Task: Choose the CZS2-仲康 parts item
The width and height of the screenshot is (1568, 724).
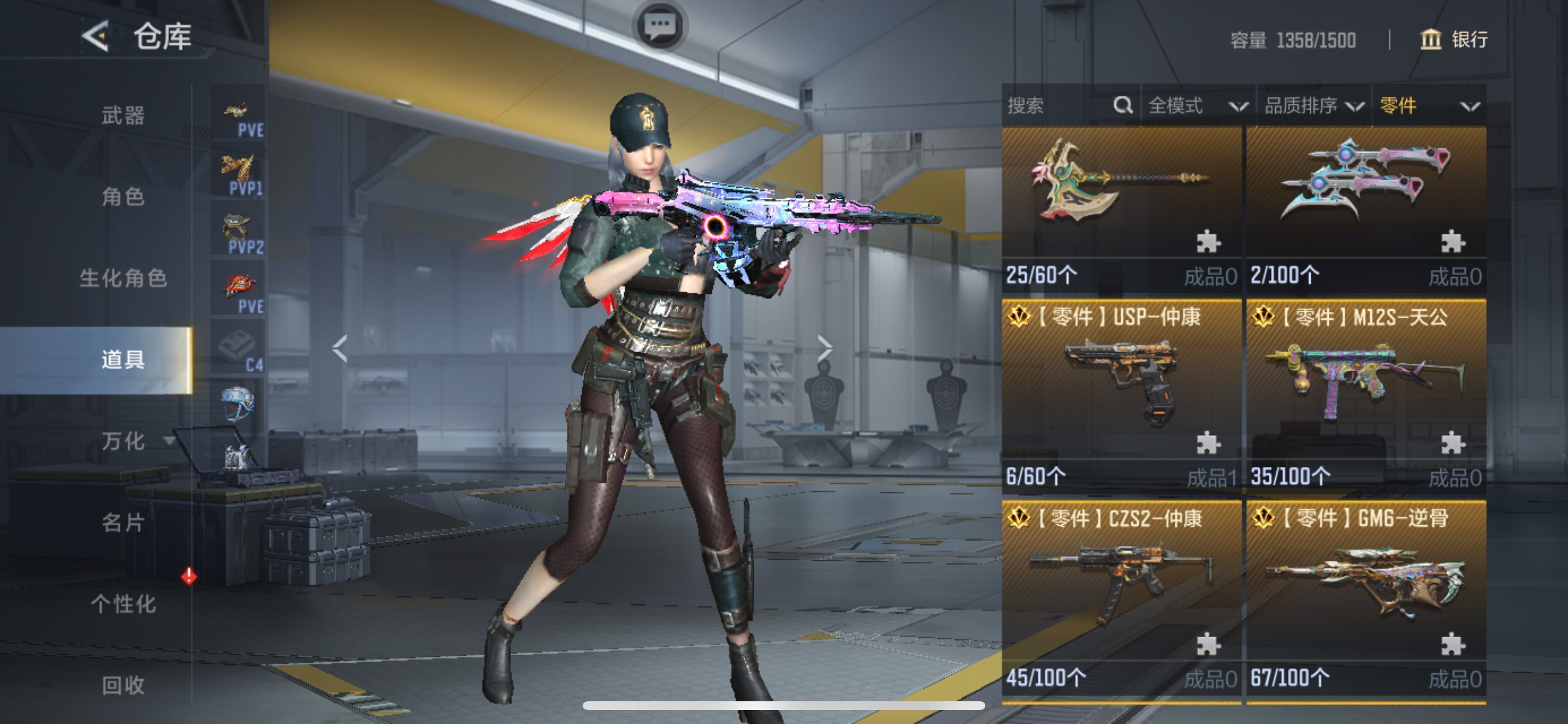Action: coord(1121,596)
